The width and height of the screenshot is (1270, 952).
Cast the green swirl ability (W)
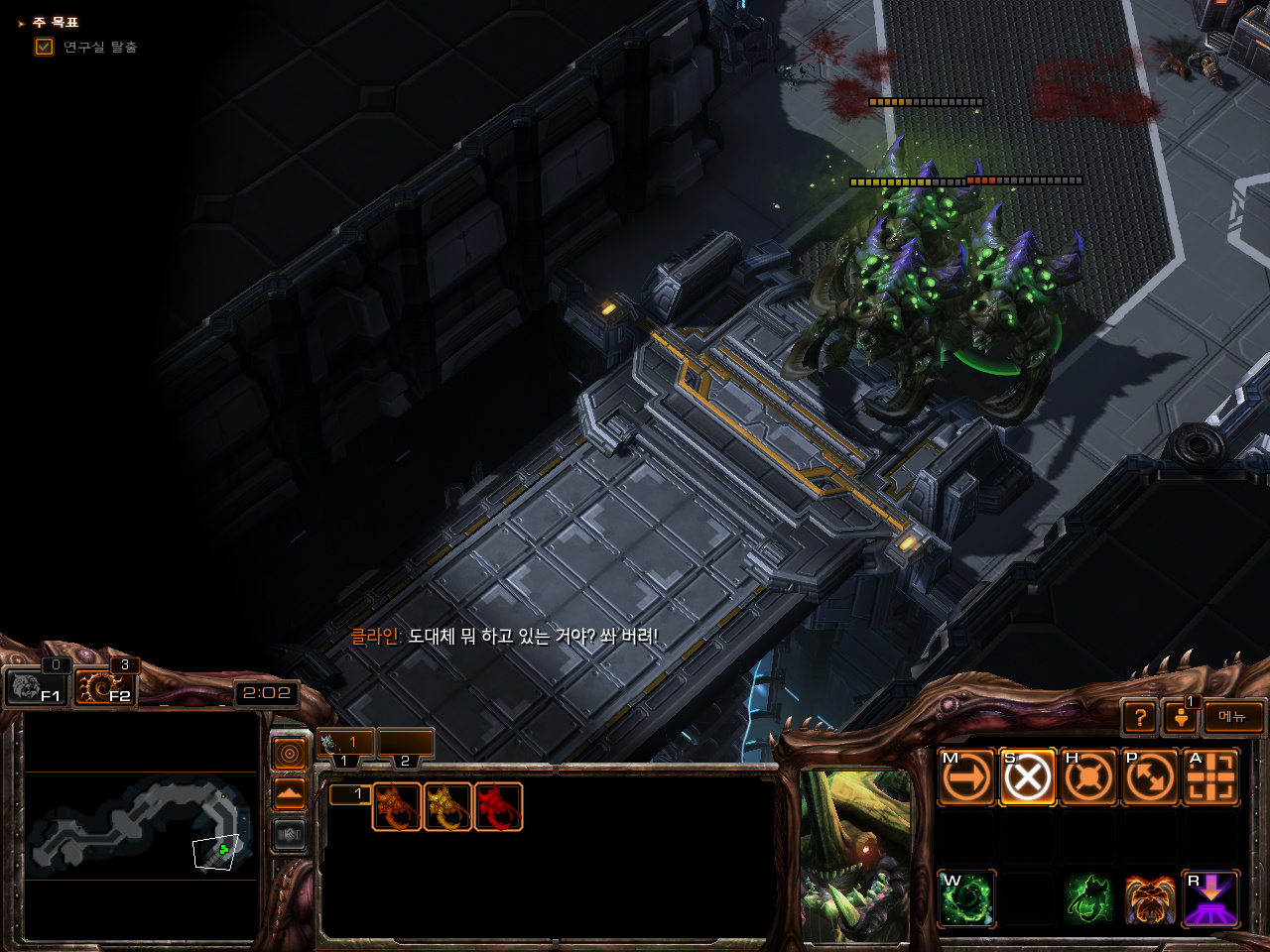[x=966, y=898]
